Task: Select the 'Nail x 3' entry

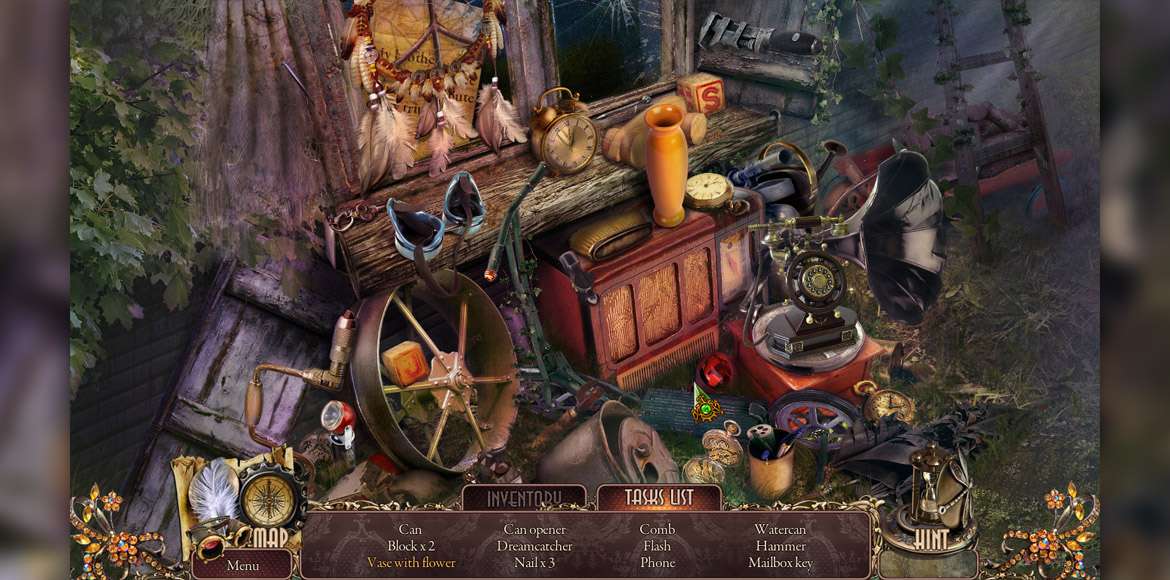Action: (535, 563)
